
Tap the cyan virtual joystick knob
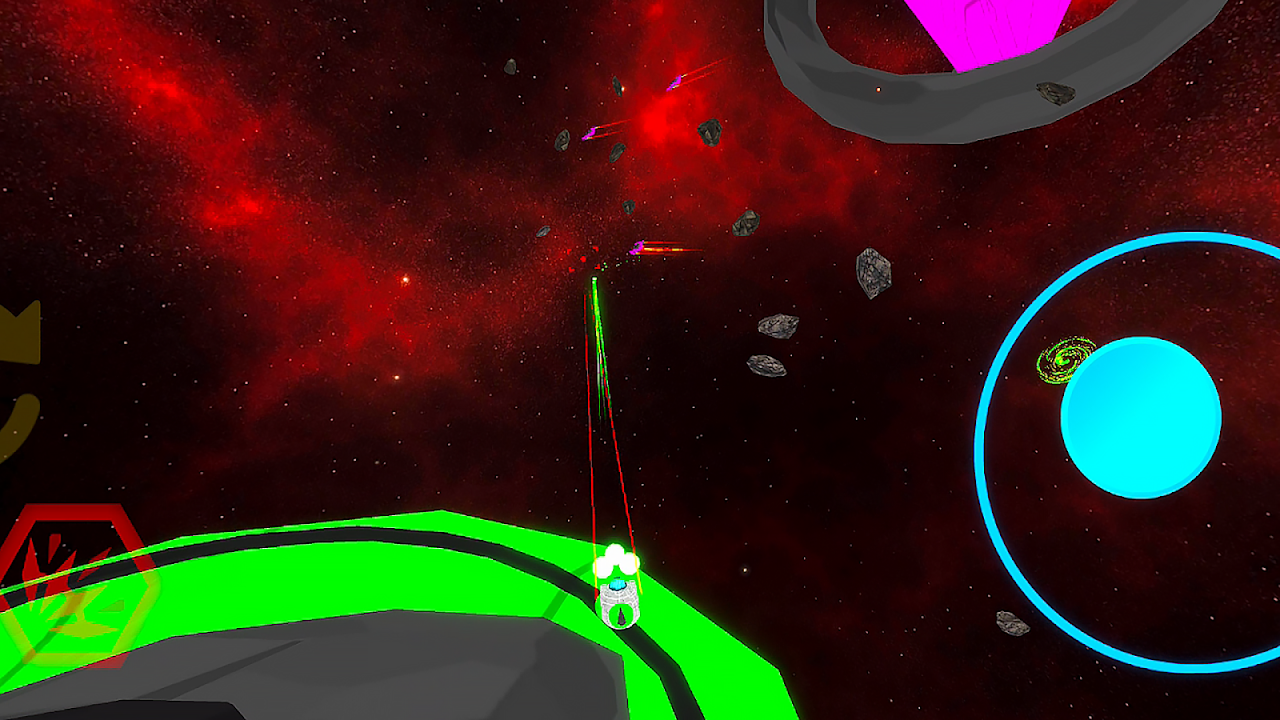pyautogui.click(x=1140, y=418)
